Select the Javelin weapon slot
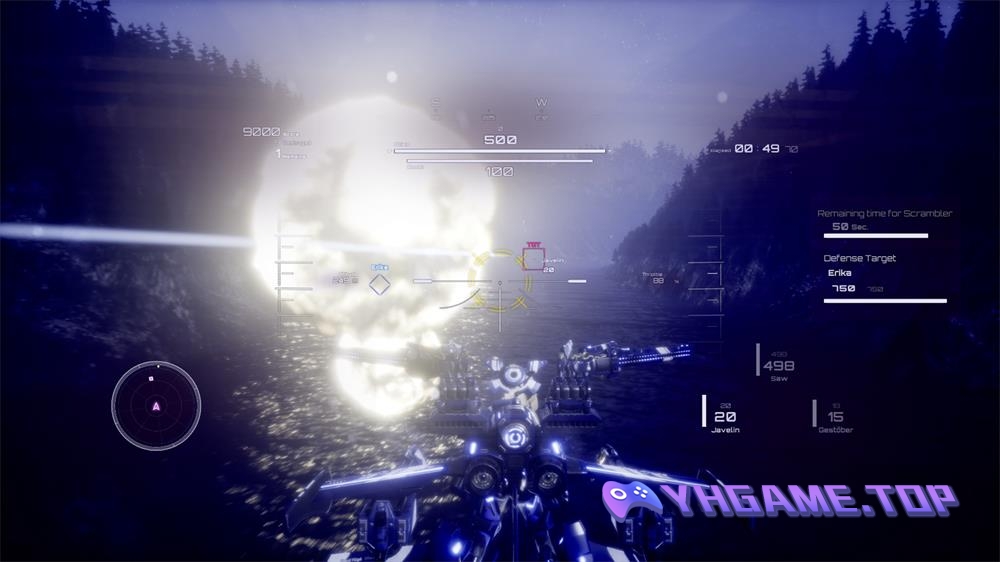Screen dimensions: 1000x562 tap(726, 417)
